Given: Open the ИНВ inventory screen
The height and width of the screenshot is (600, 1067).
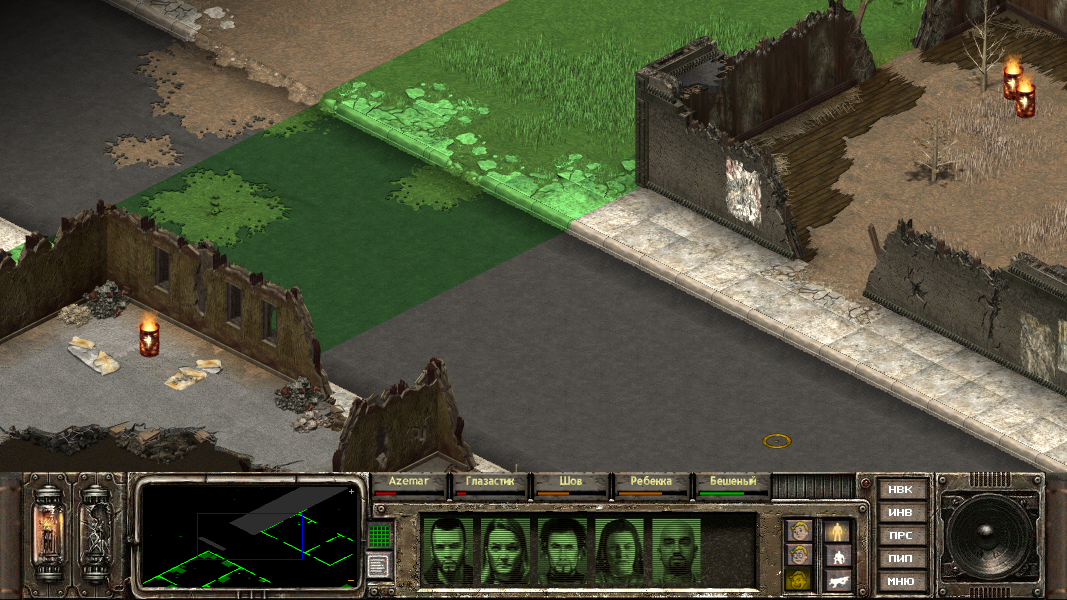Looking at the screenshot, I should tap(900, 513).
